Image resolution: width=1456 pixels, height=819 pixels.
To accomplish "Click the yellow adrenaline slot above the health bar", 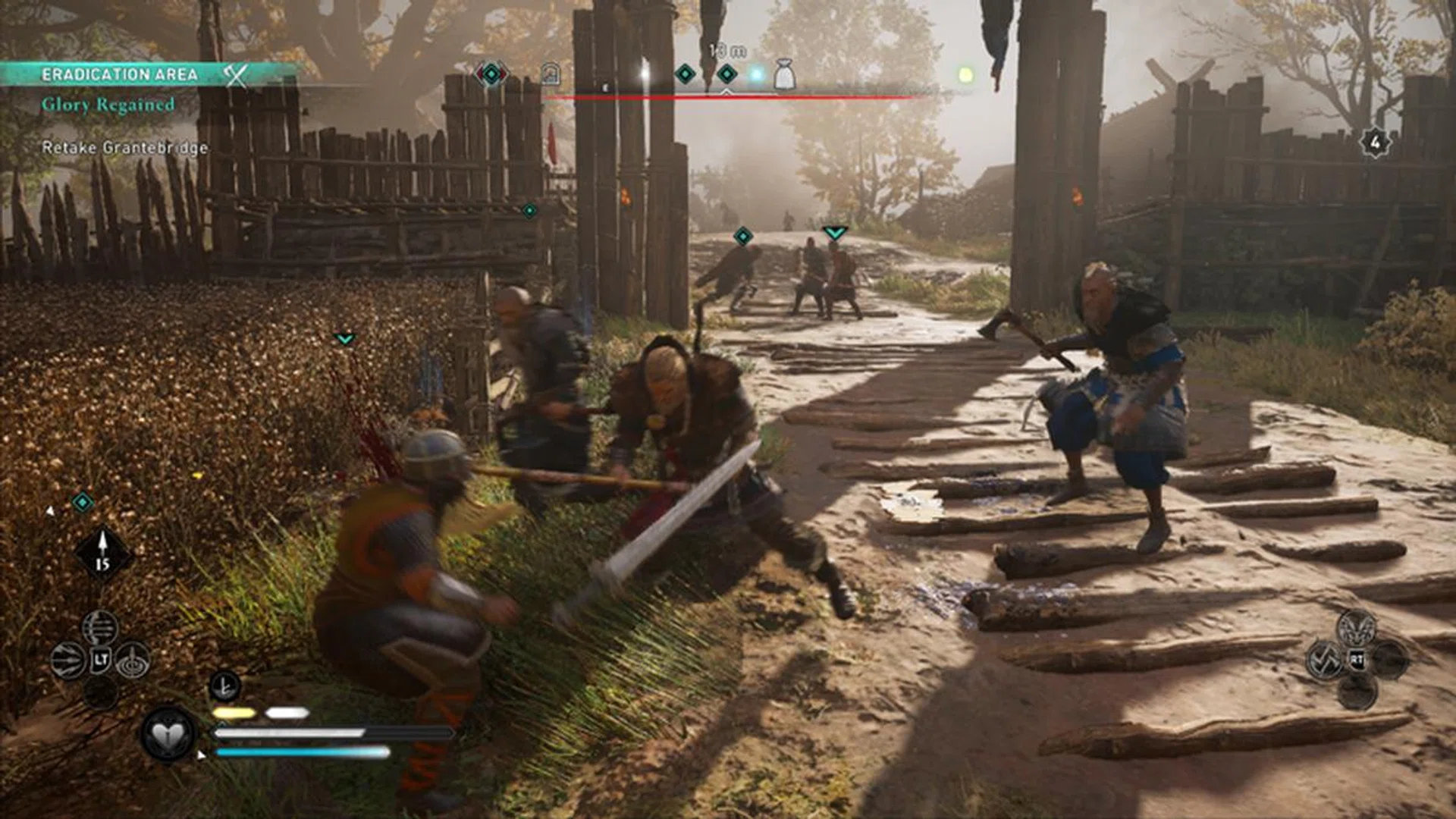I will 233,711.
